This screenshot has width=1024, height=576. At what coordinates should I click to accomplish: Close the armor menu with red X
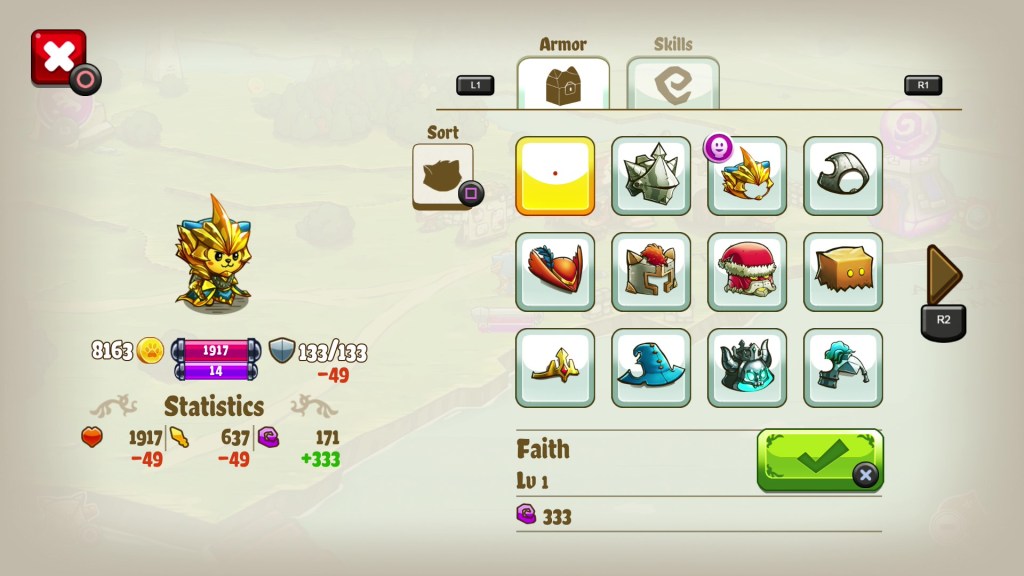click(58, 57)
